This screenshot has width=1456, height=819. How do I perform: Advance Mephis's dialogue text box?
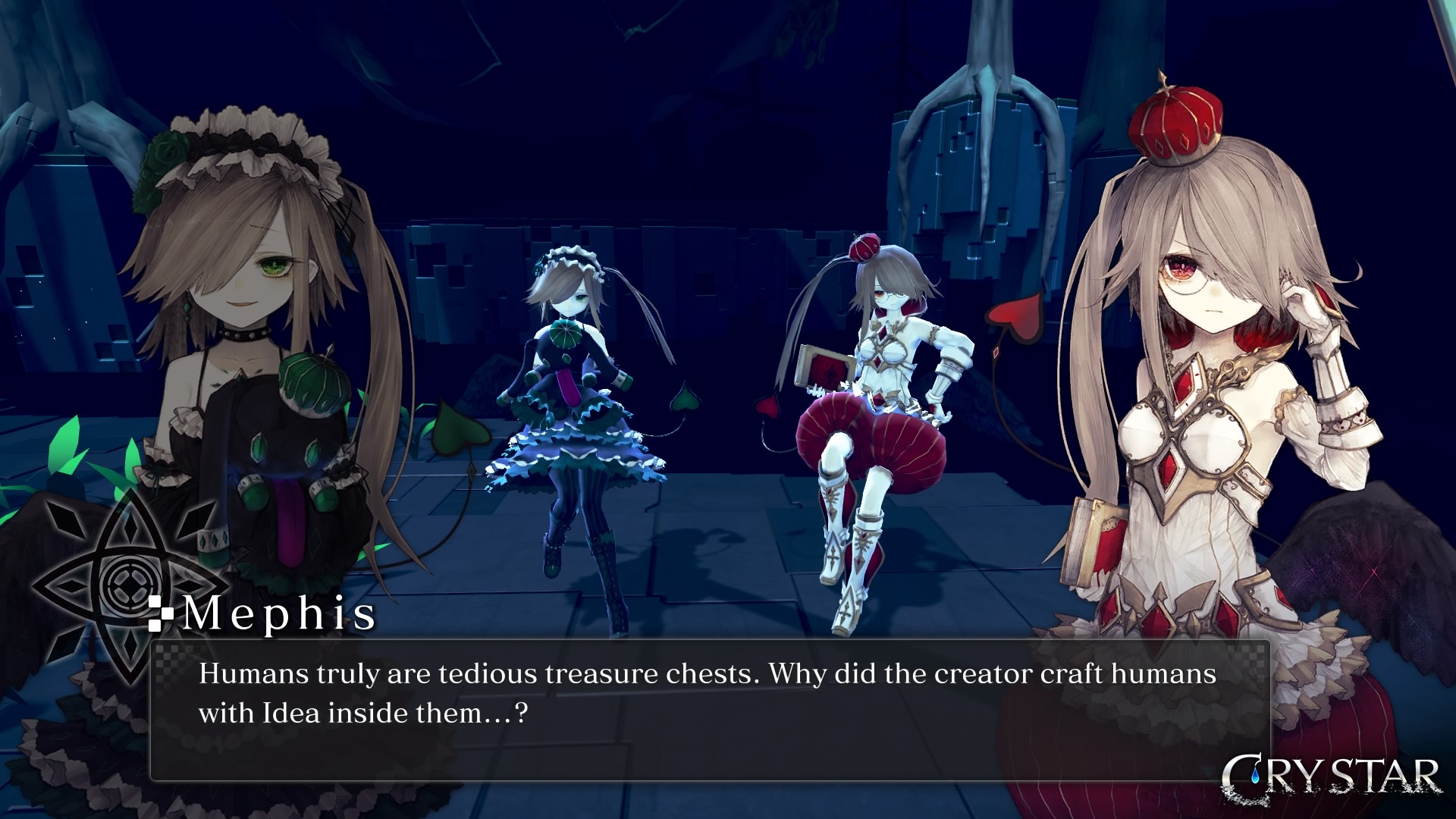[x=710, y=711]
